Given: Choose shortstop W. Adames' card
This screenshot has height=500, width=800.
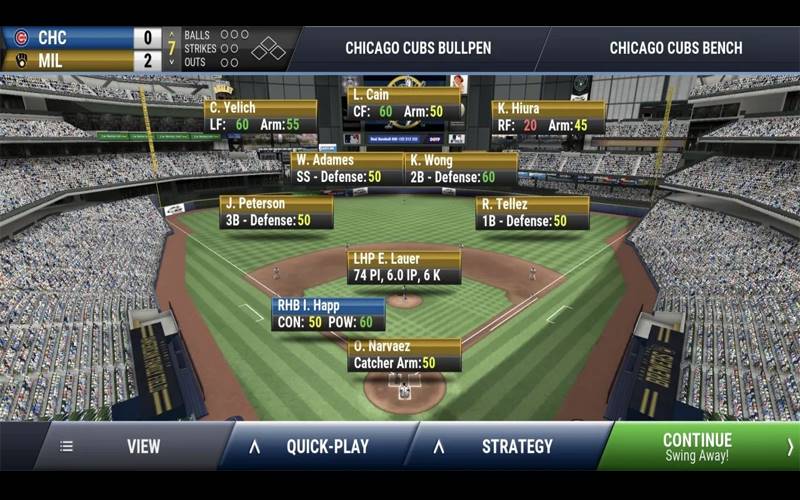Looking at the screenshot, I should point(347,169).
